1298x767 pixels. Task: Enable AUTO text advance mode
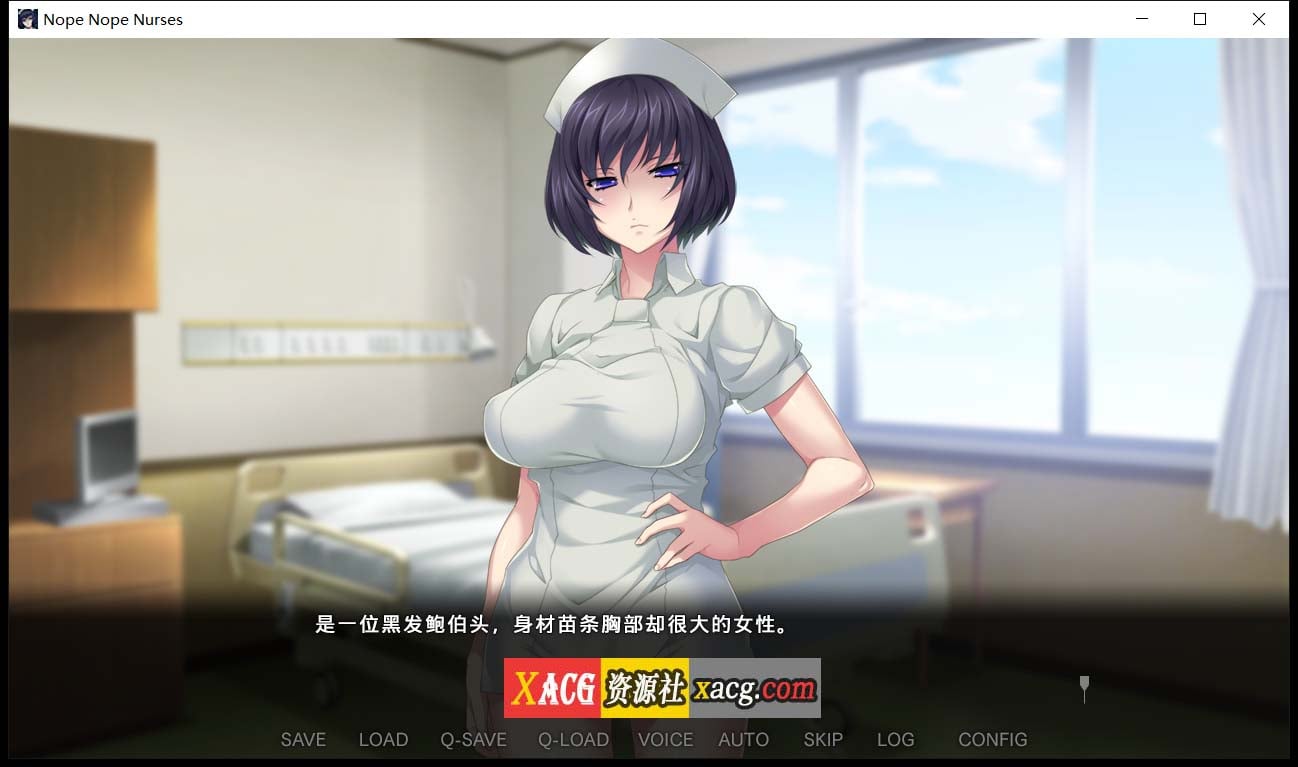click(x=743, y=739)
